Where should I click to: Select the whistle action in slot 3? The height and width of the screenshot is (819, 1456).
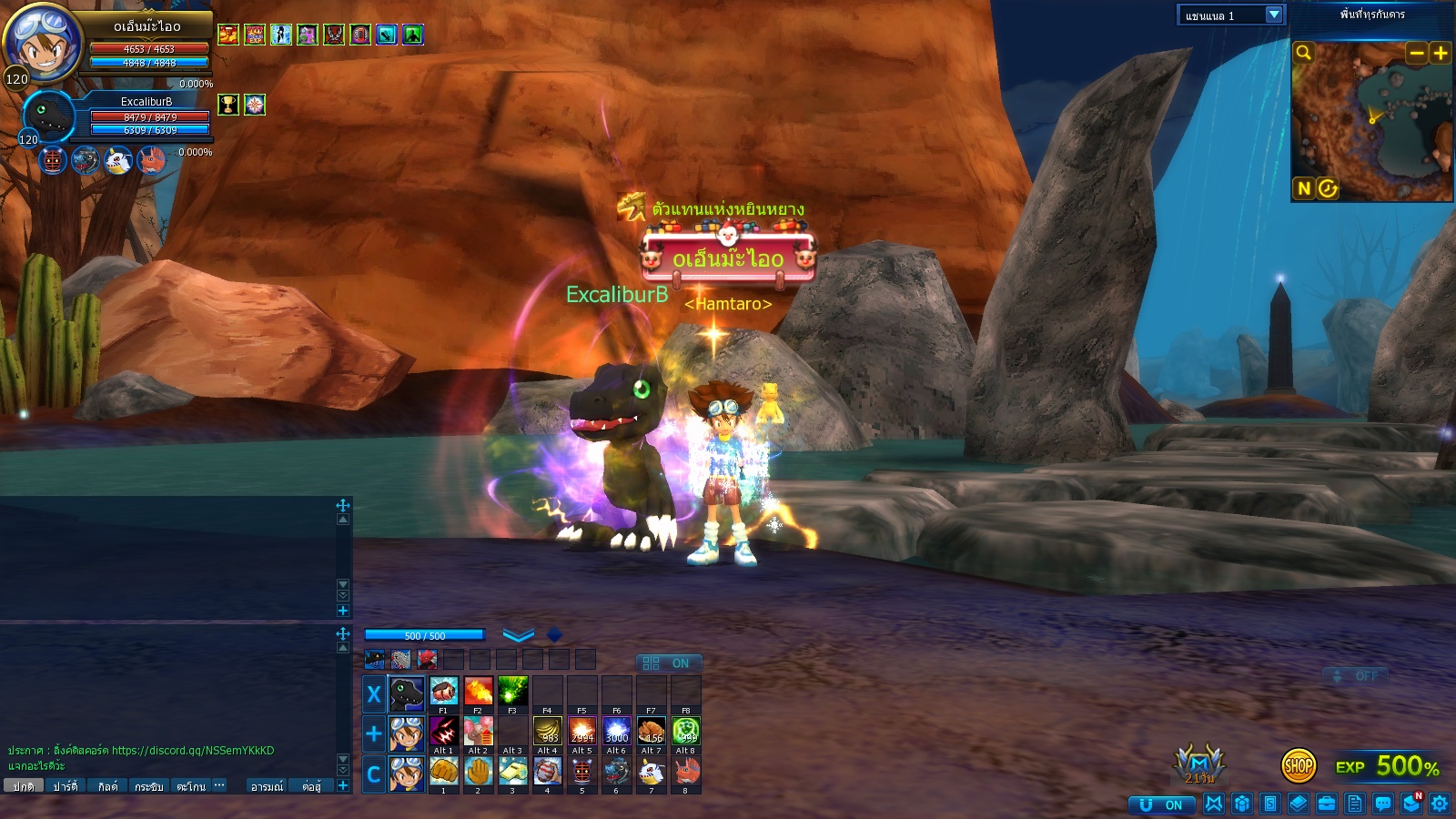(x=512, y=772)
